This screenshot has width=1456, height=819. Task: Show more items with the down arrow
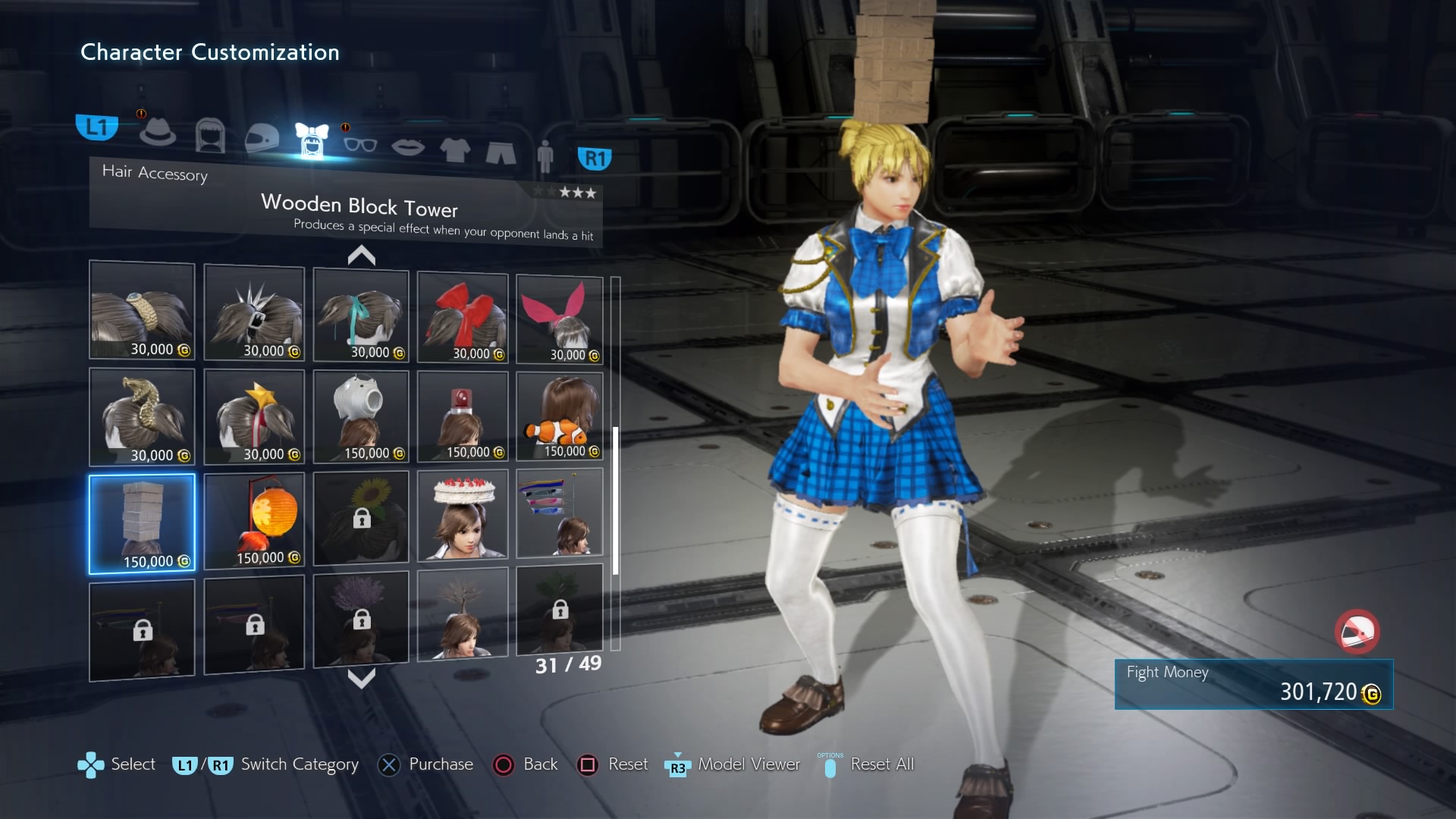(362, 677)
